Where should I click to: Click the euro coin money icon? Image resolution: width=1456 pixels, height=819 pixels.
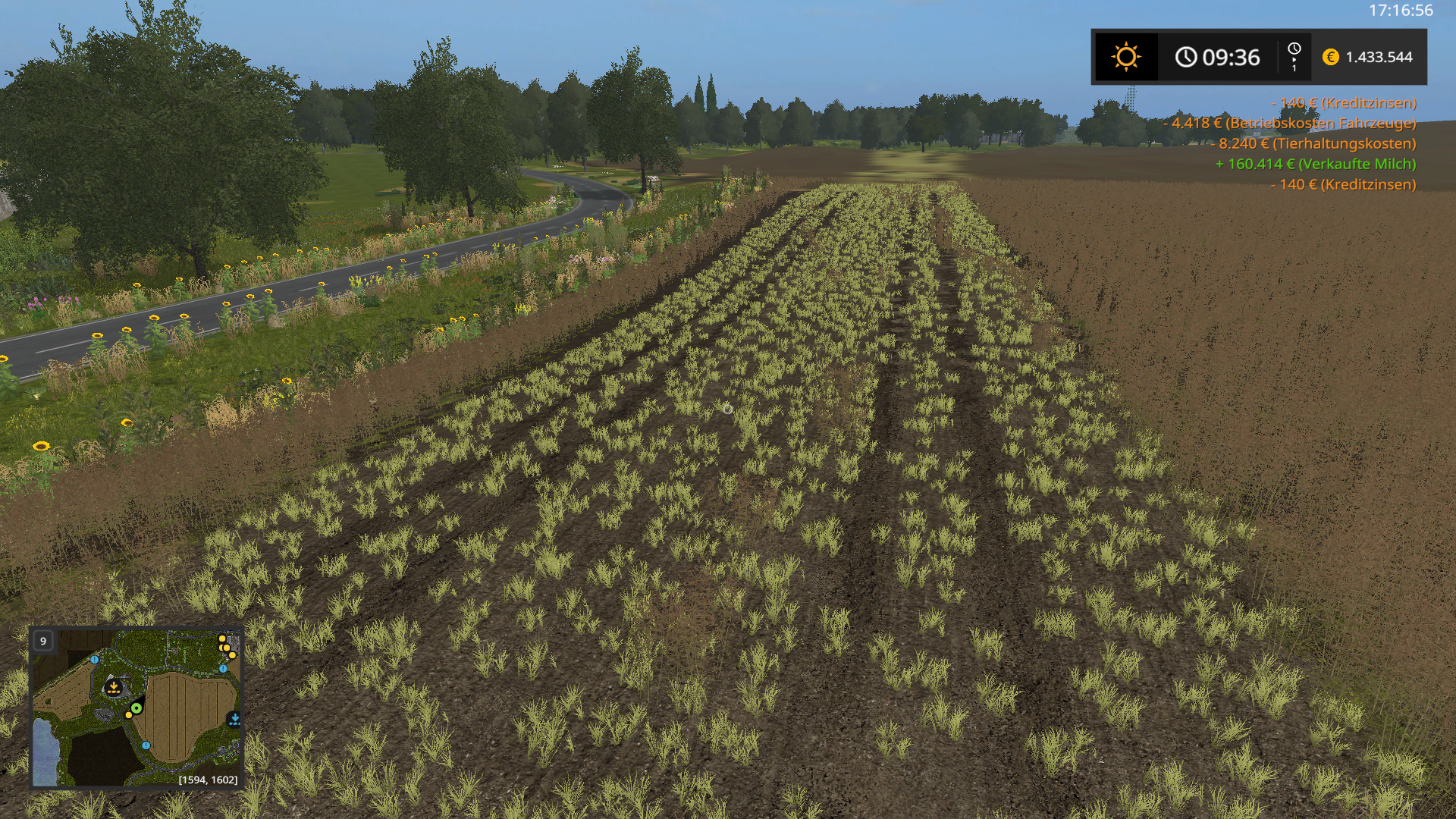click(1330, 57)
